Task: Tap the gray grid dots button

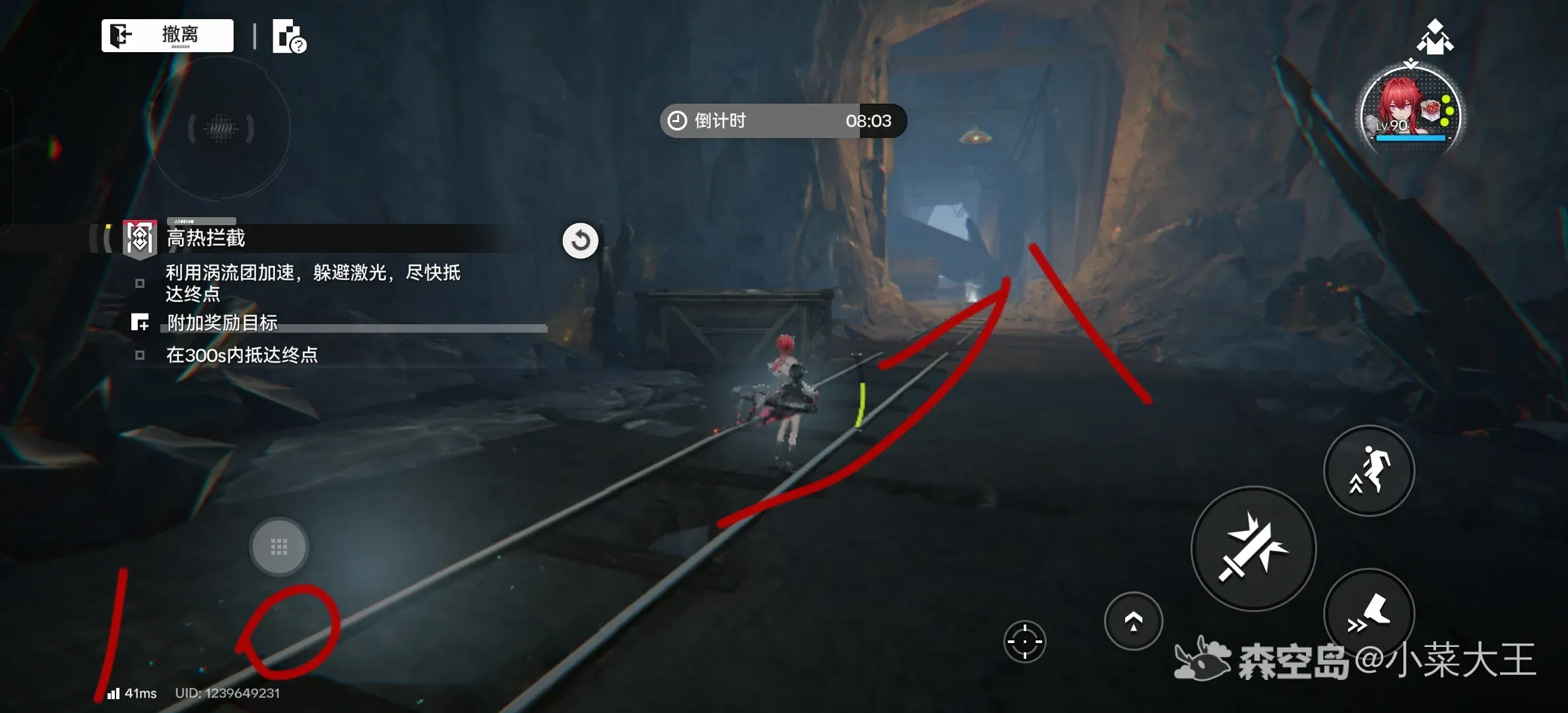Action: point(278,547)
